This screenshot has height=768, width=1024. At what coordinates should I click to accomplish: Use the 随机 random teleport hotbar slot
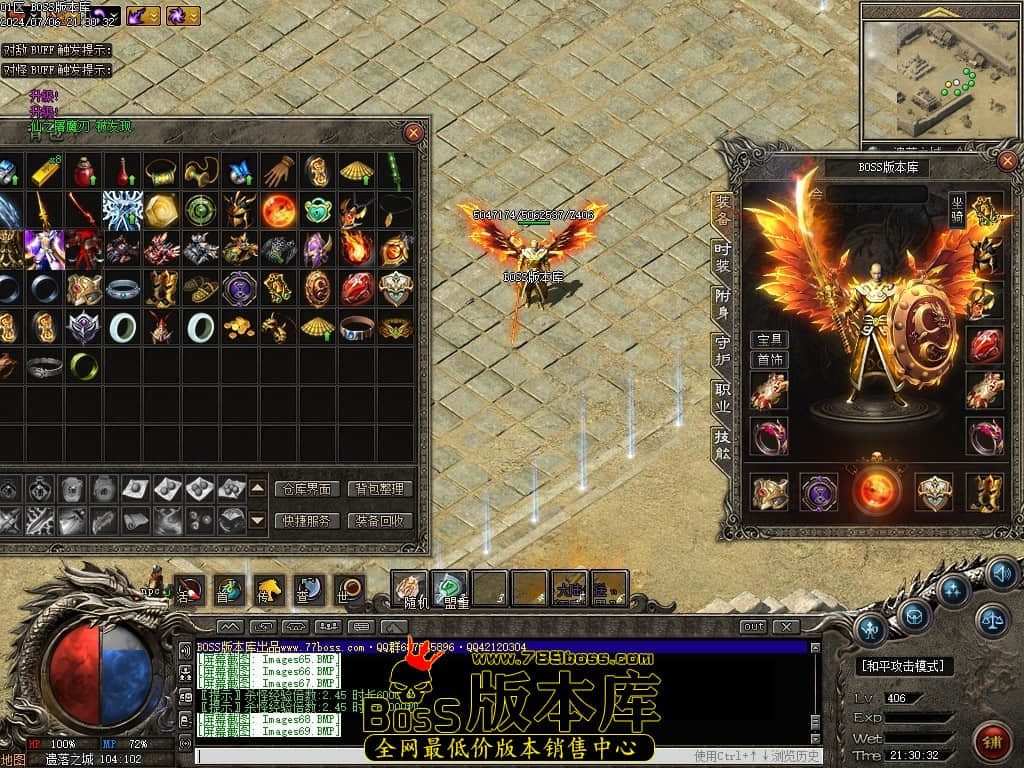click(409, 589)
